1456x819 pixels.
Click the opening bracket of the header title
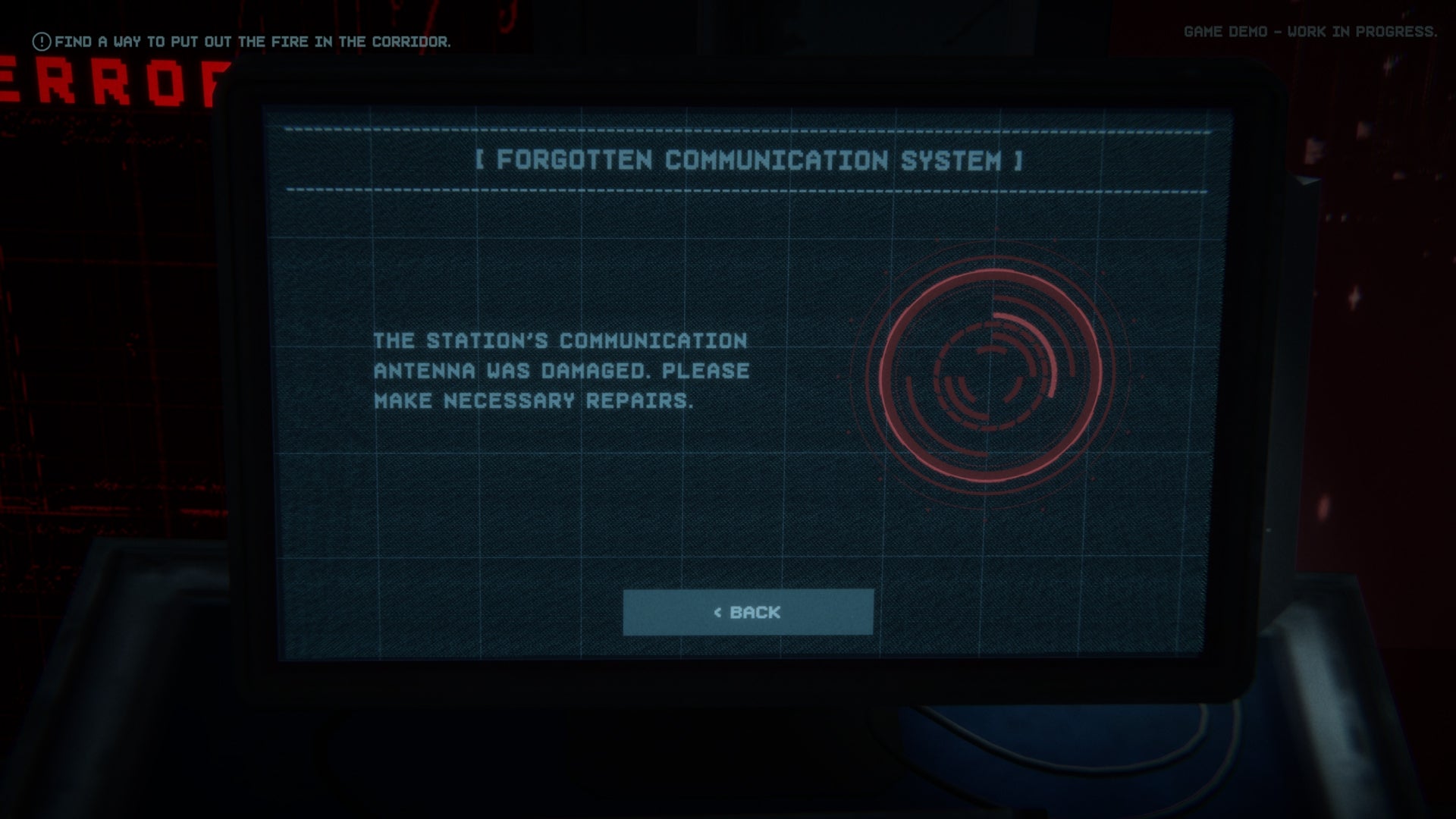481,160
